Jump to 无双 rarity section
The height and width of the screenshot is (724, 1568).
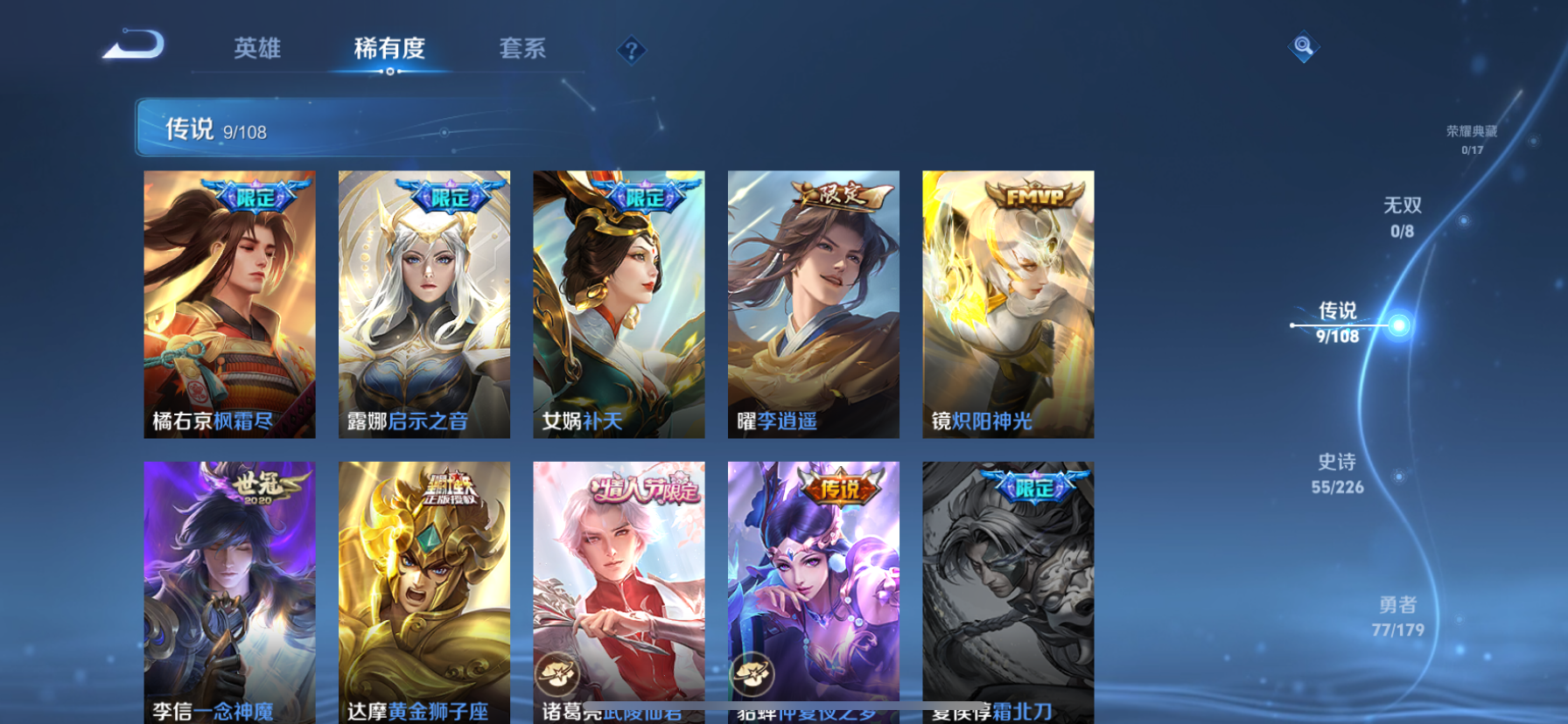(1402, 217)
